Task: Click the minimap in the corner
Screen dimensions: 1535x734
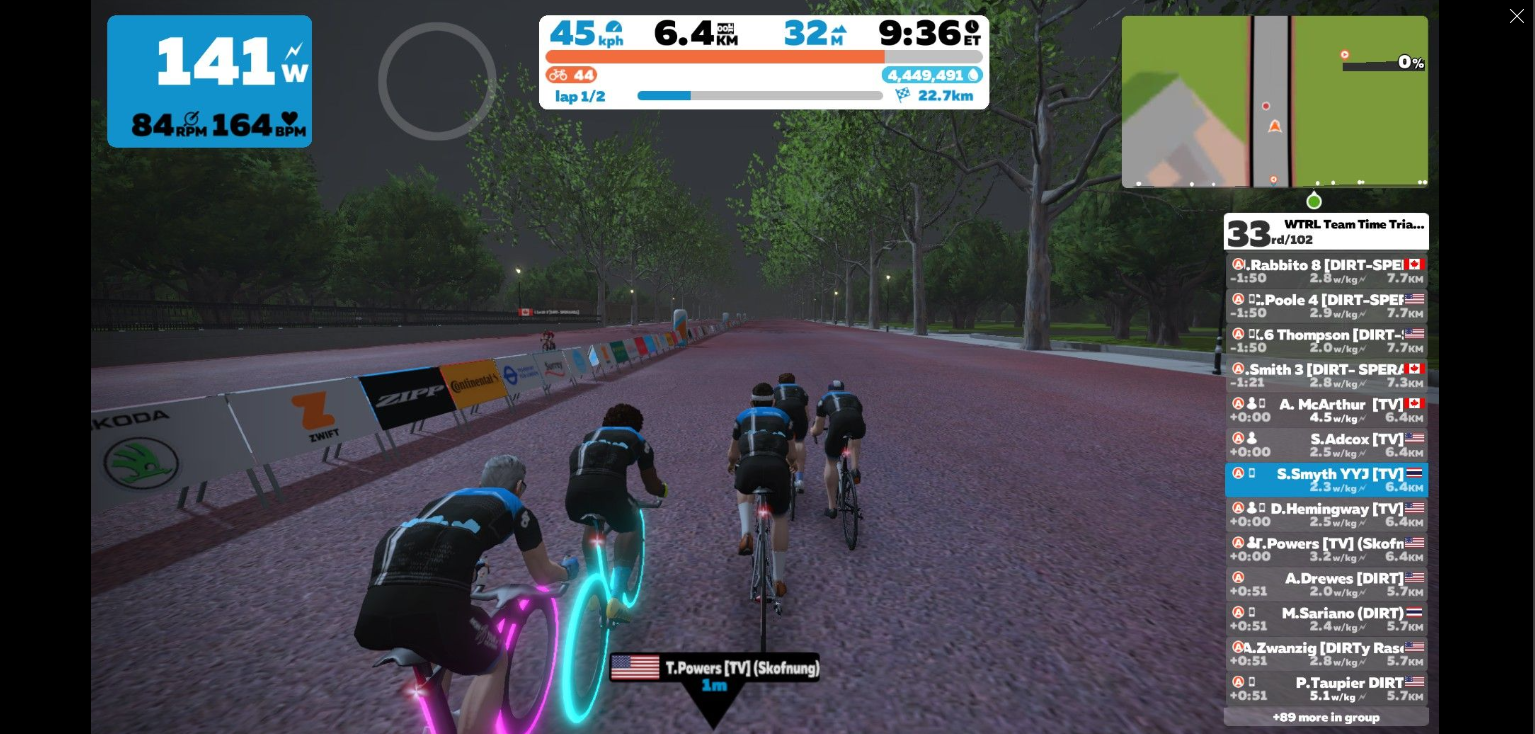Action: pyautogui.click(x=1274, y=101)
